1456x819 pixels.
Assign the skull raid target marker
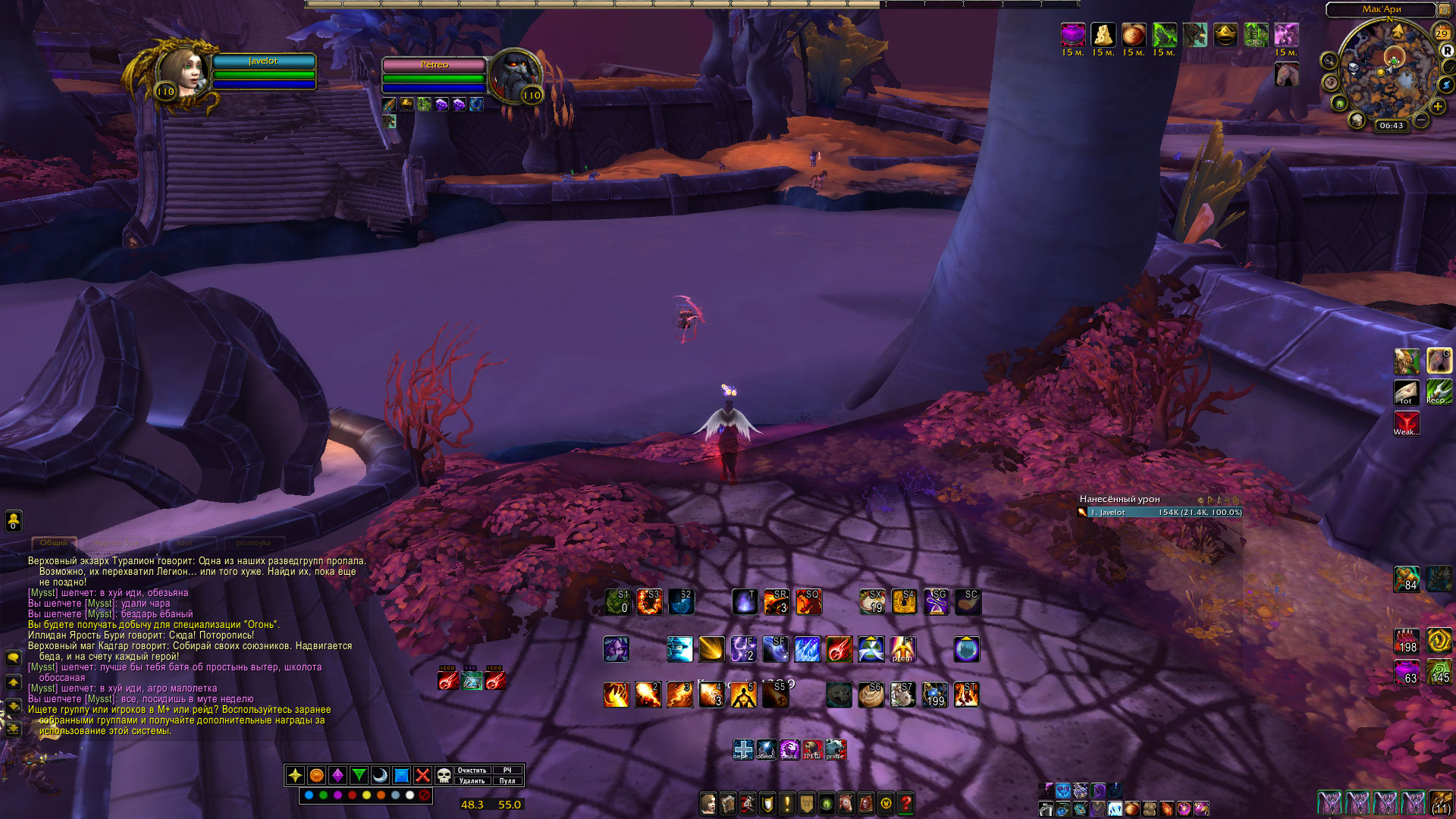pyautogui.click(x=444, y=775)
